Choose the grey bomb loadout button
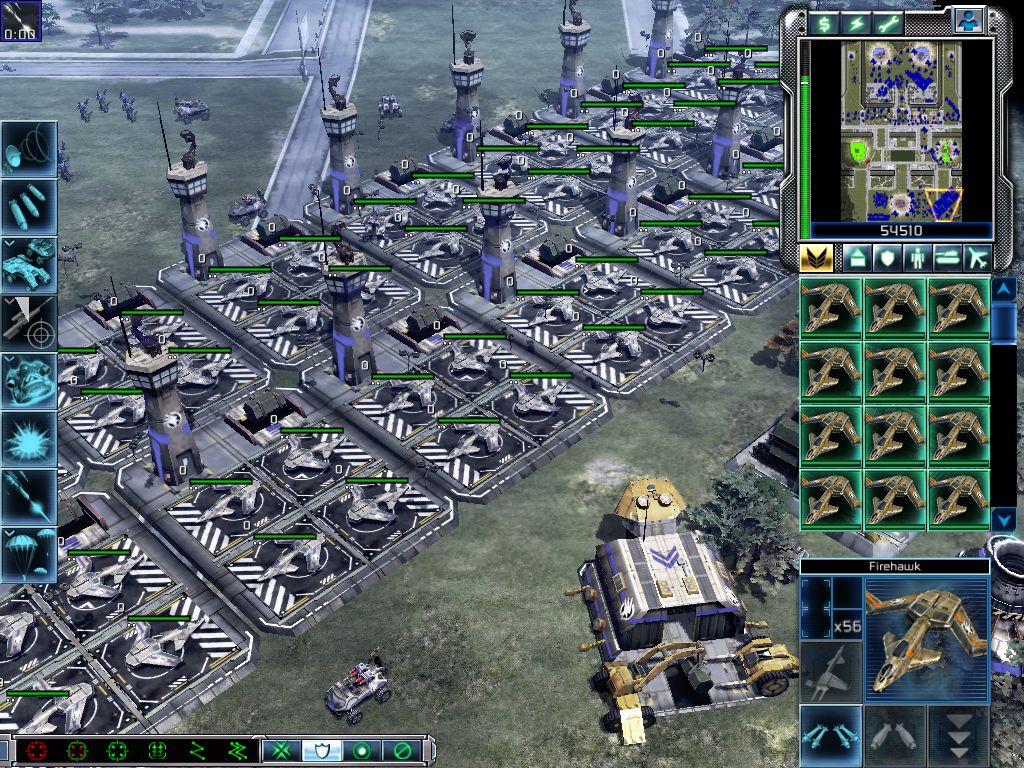The width and height of the screenshot is (1024, 768). pos(894,736)
